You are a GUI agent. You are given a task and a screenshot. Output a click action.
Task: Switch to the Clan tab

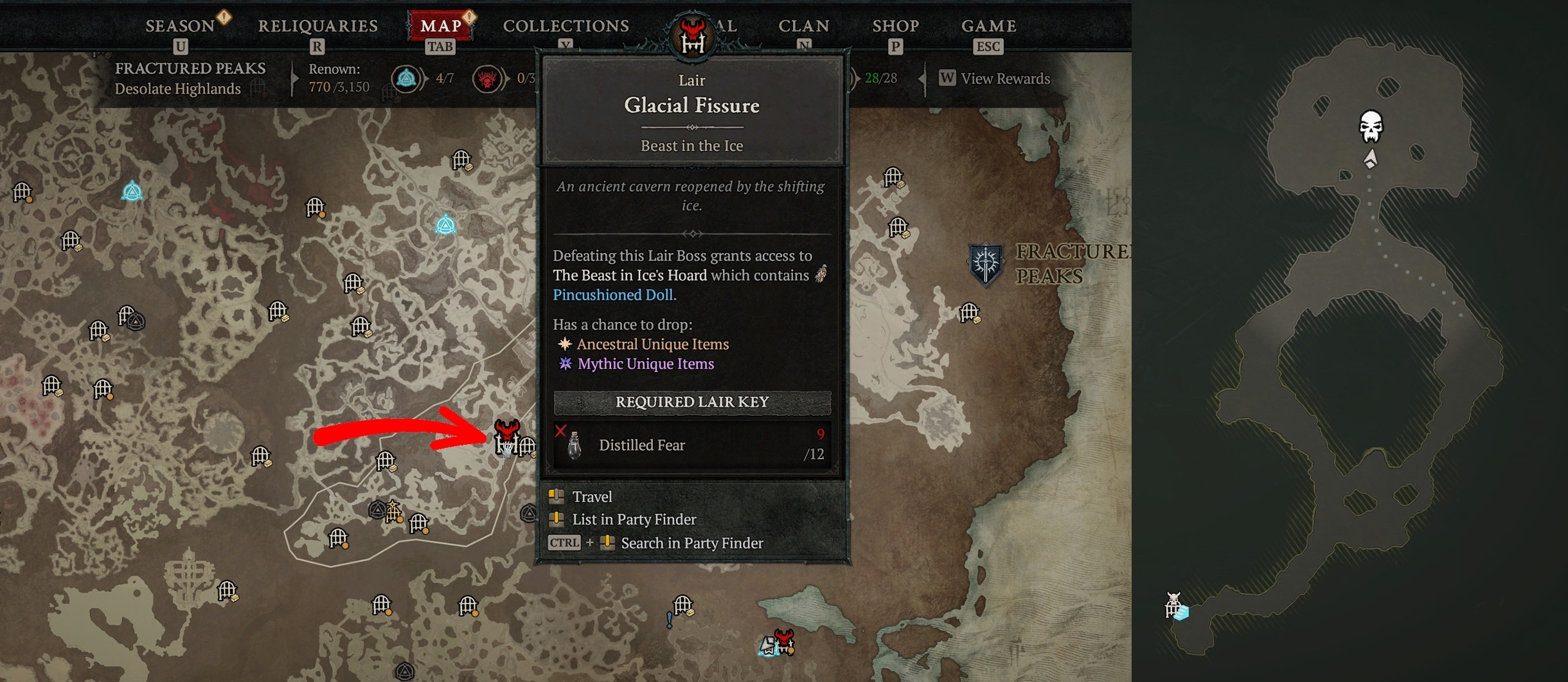point(803,26)
